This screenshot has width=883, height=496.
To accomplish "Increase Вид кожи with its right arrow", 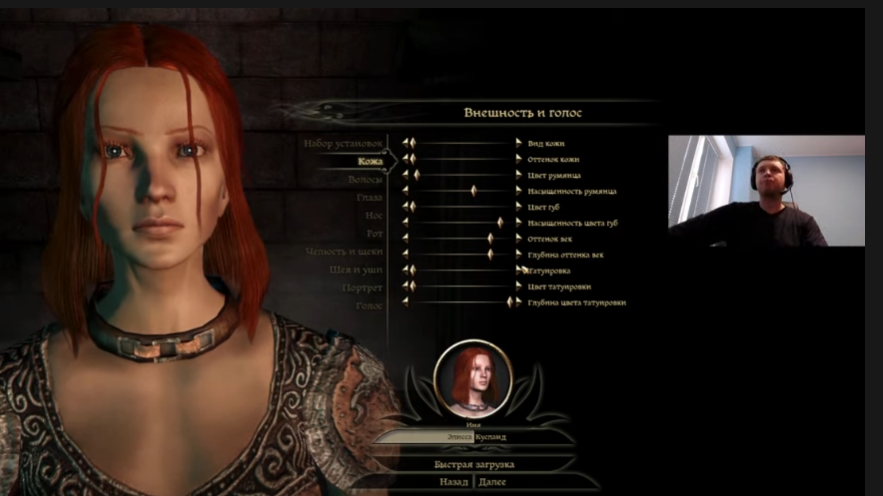I will click(518, 143).
